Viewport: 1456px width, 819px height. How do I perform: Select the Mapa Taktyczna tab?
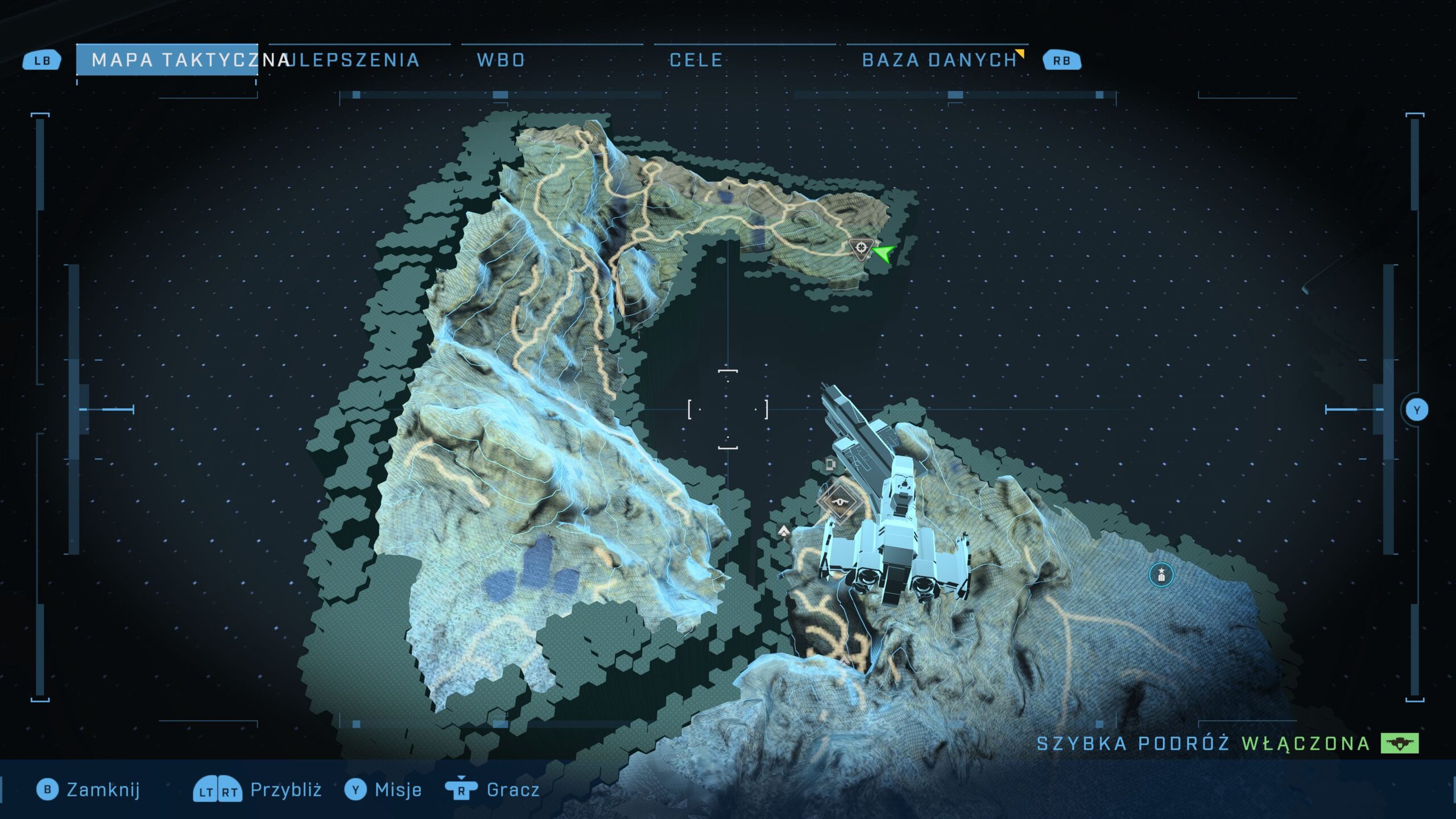point(167,60)
